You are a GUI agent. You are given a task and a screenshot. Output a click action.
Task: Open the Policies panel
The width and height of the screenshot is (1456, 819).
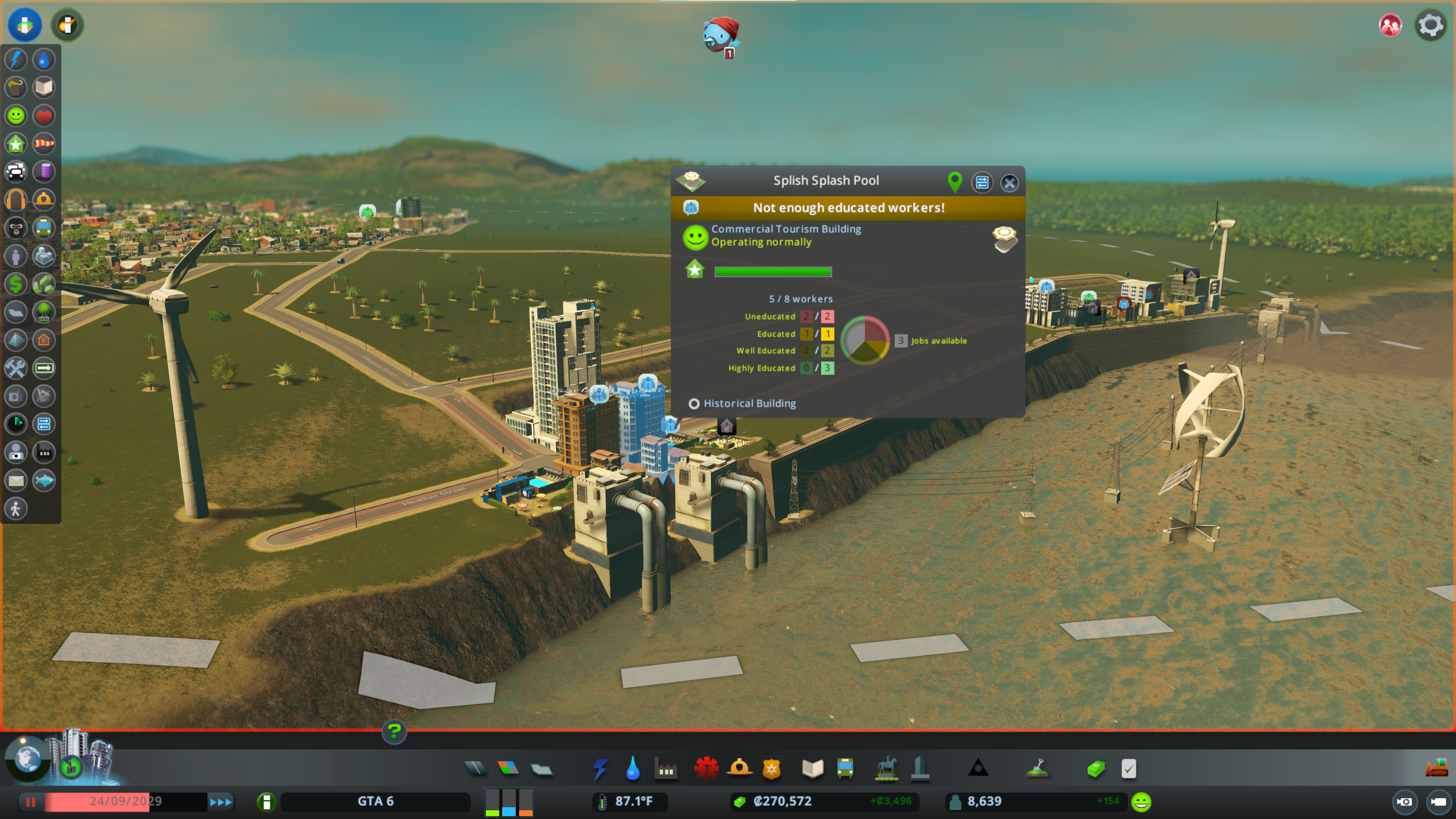[1129, 769]
